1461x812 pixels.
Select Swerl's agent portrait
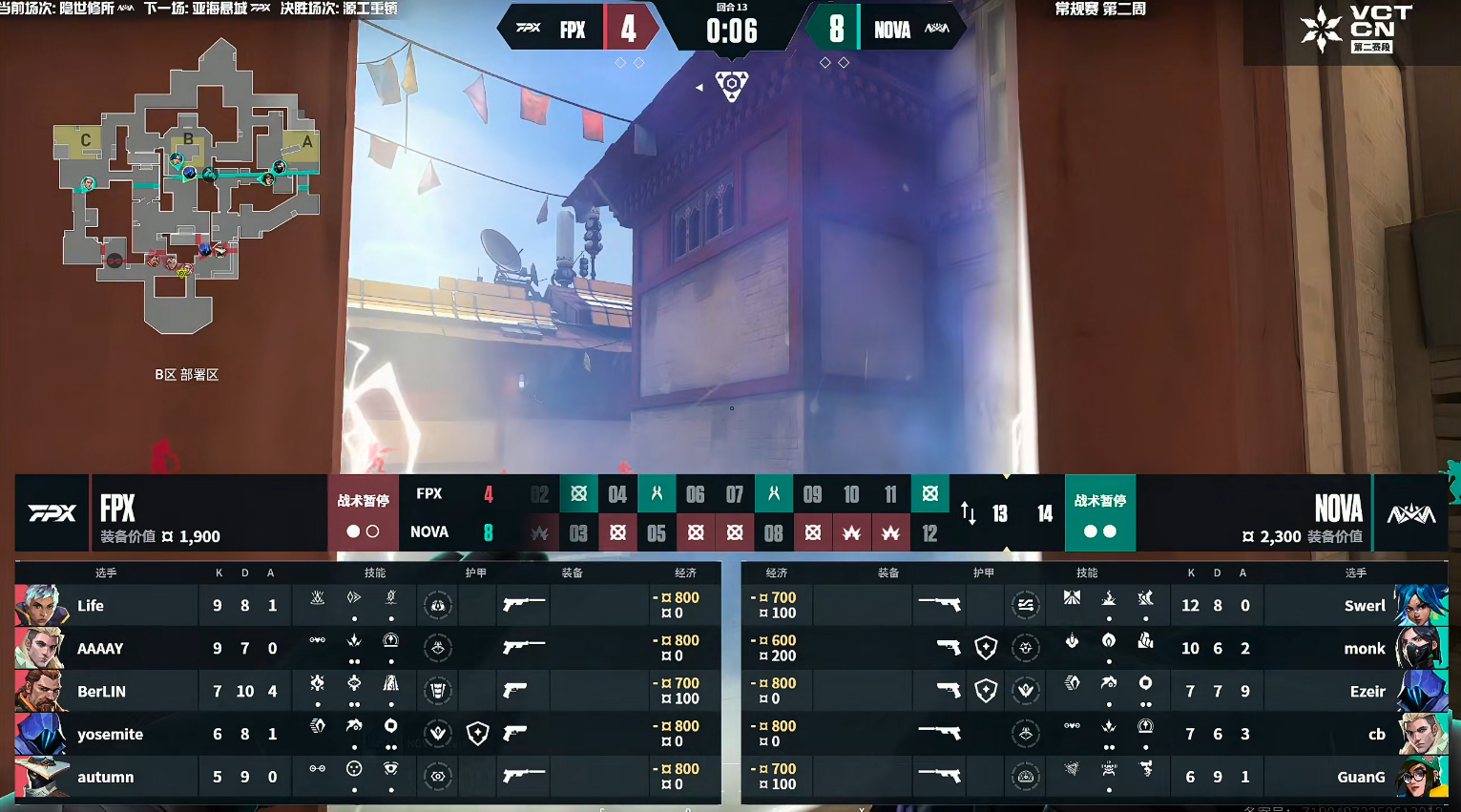click(x=1422, y=605)
